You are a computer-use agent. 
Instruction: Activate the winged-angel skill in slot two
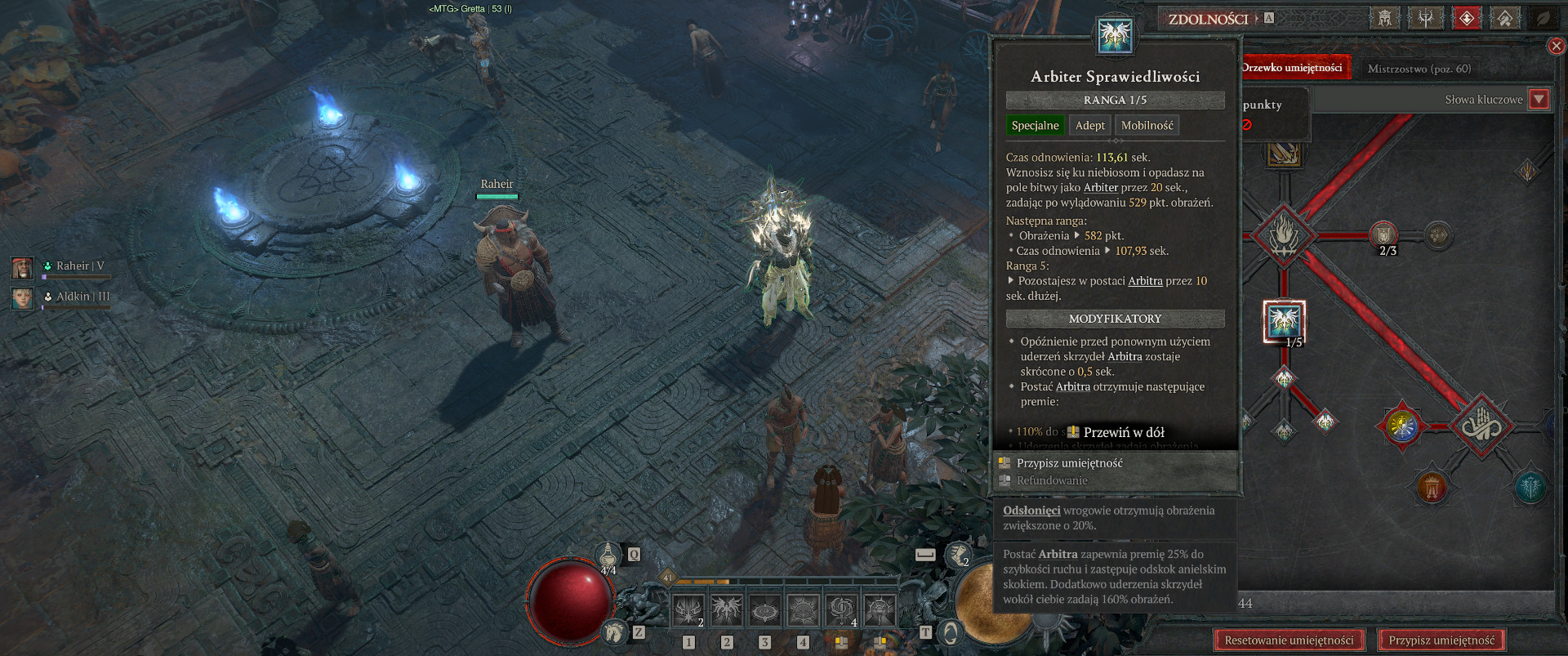[726, 610]
